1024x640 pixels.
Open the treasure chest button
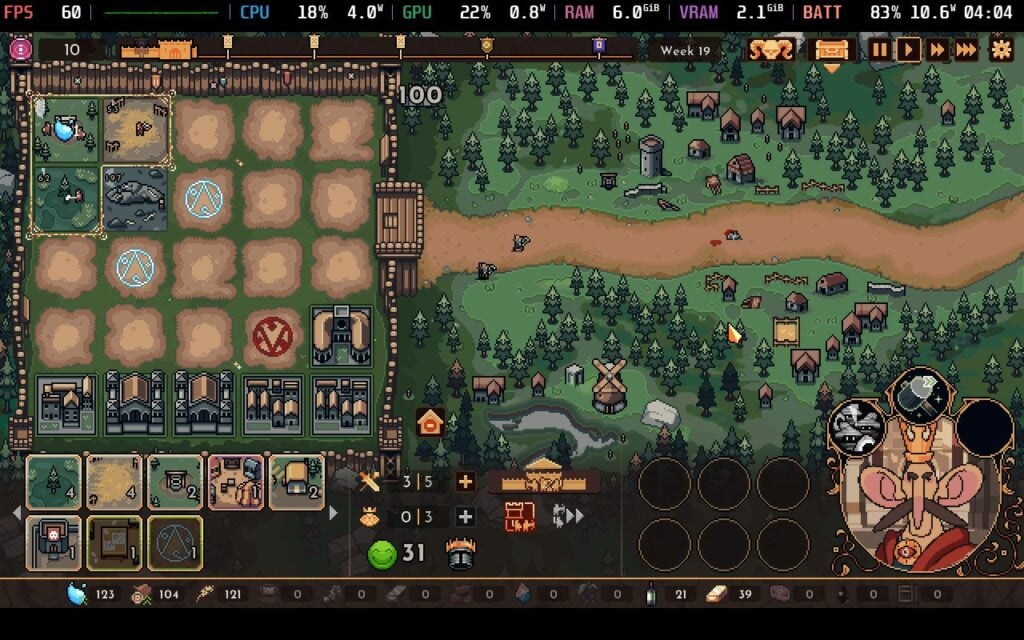tap(831, 49)
